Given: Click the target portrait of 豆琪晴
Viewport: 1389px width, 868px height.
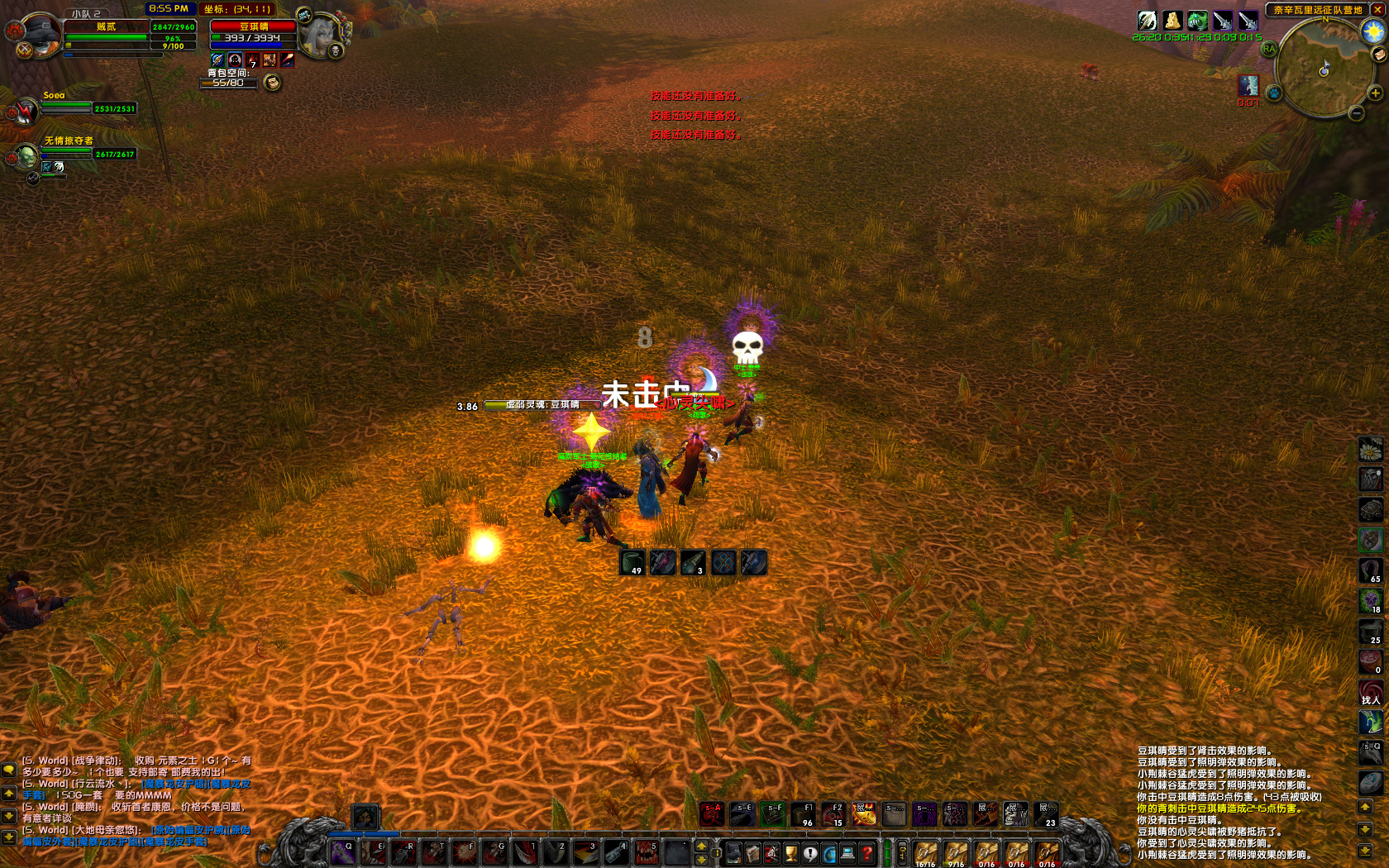Looking at the screenshot, I should tap(320, 35).
